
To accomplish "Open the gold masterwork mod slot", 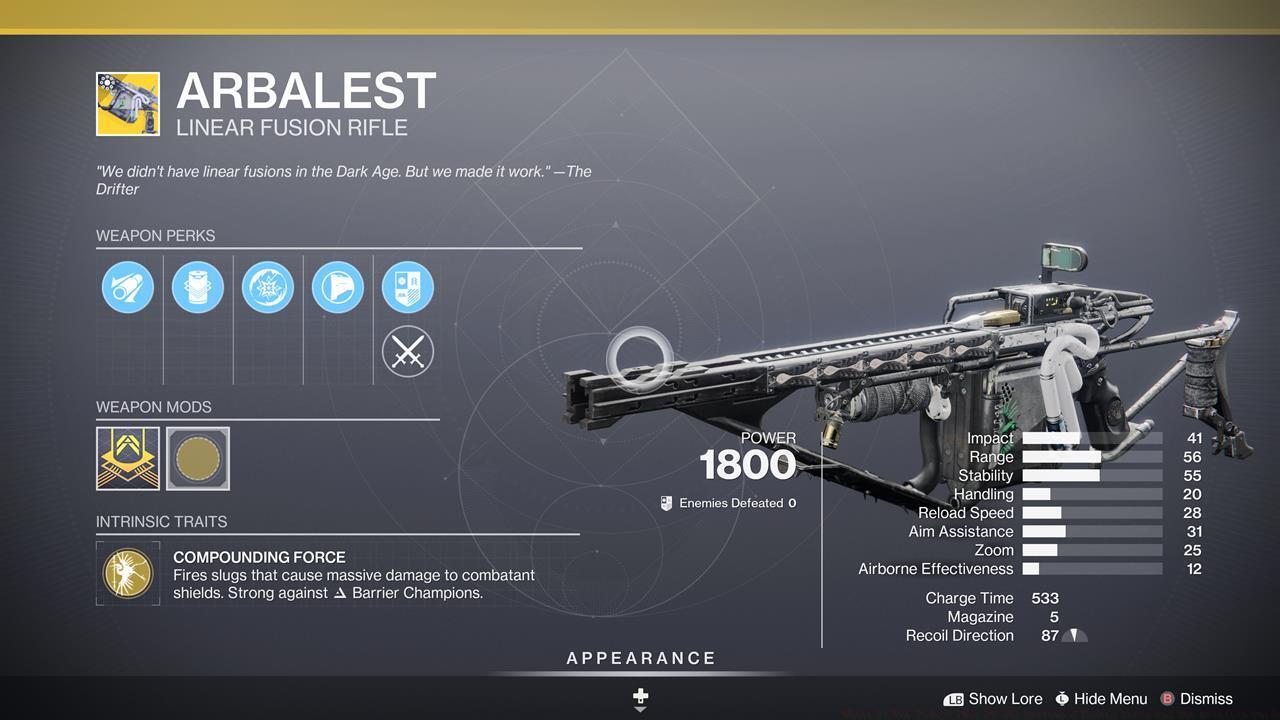I will coord(128,459).
